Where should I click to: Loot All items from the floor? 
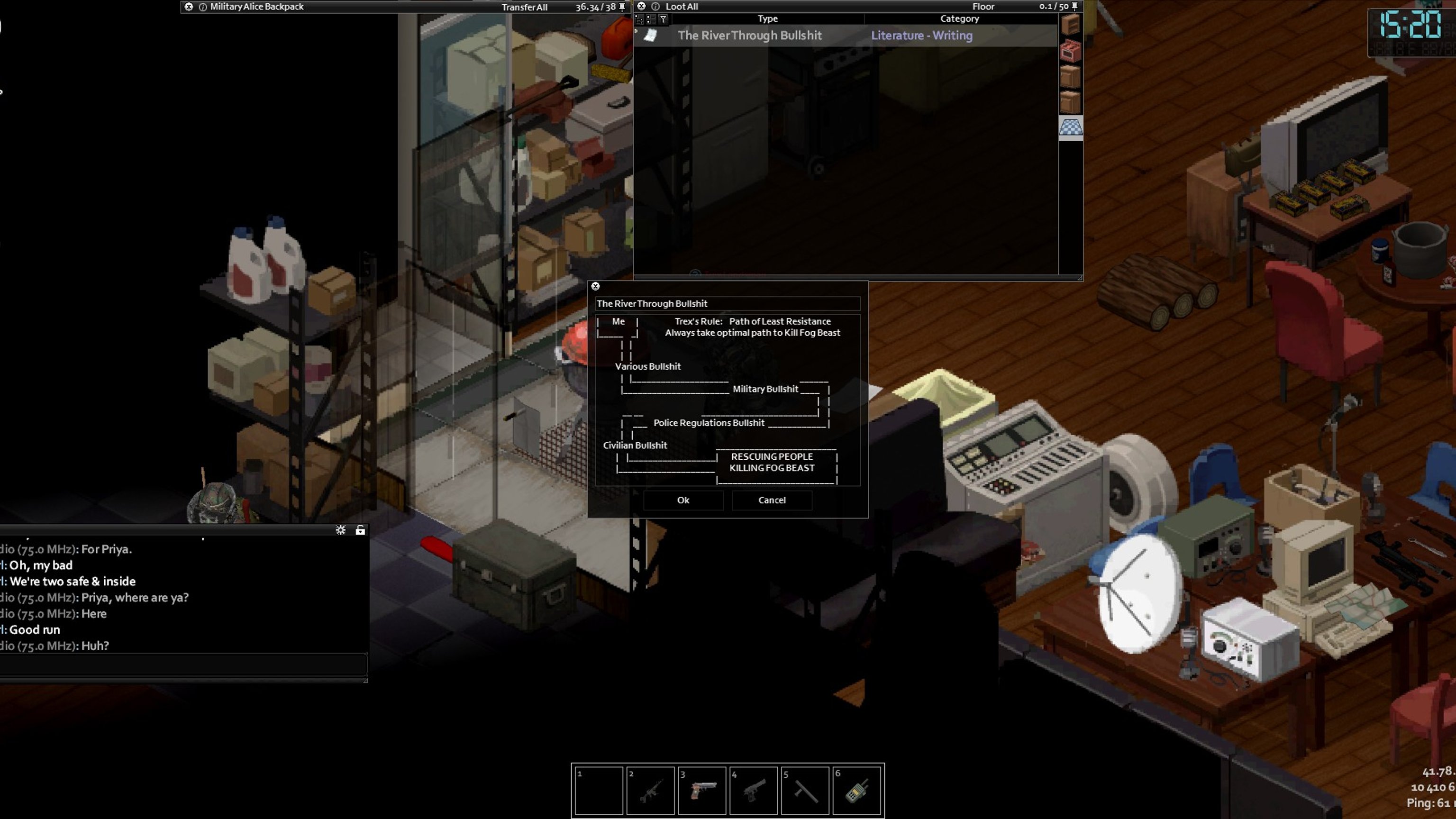point(681,7)
